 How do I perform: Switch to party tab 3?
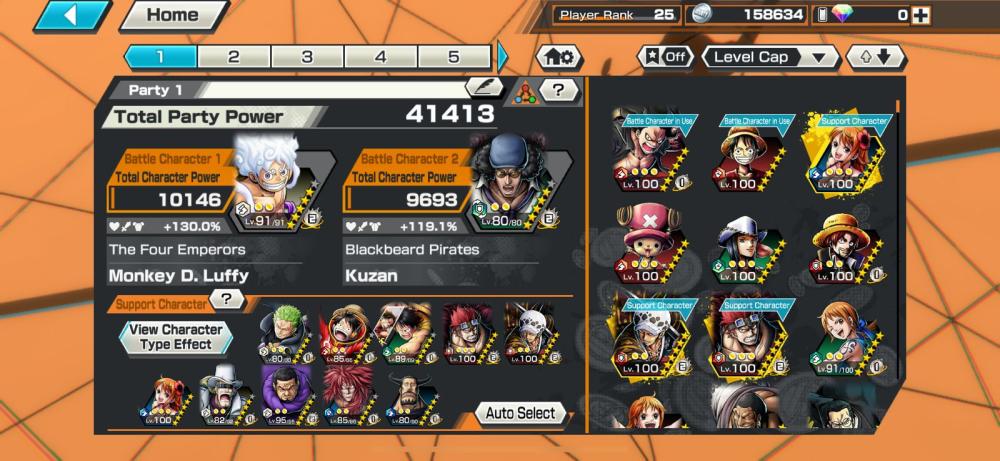(307, 57)
